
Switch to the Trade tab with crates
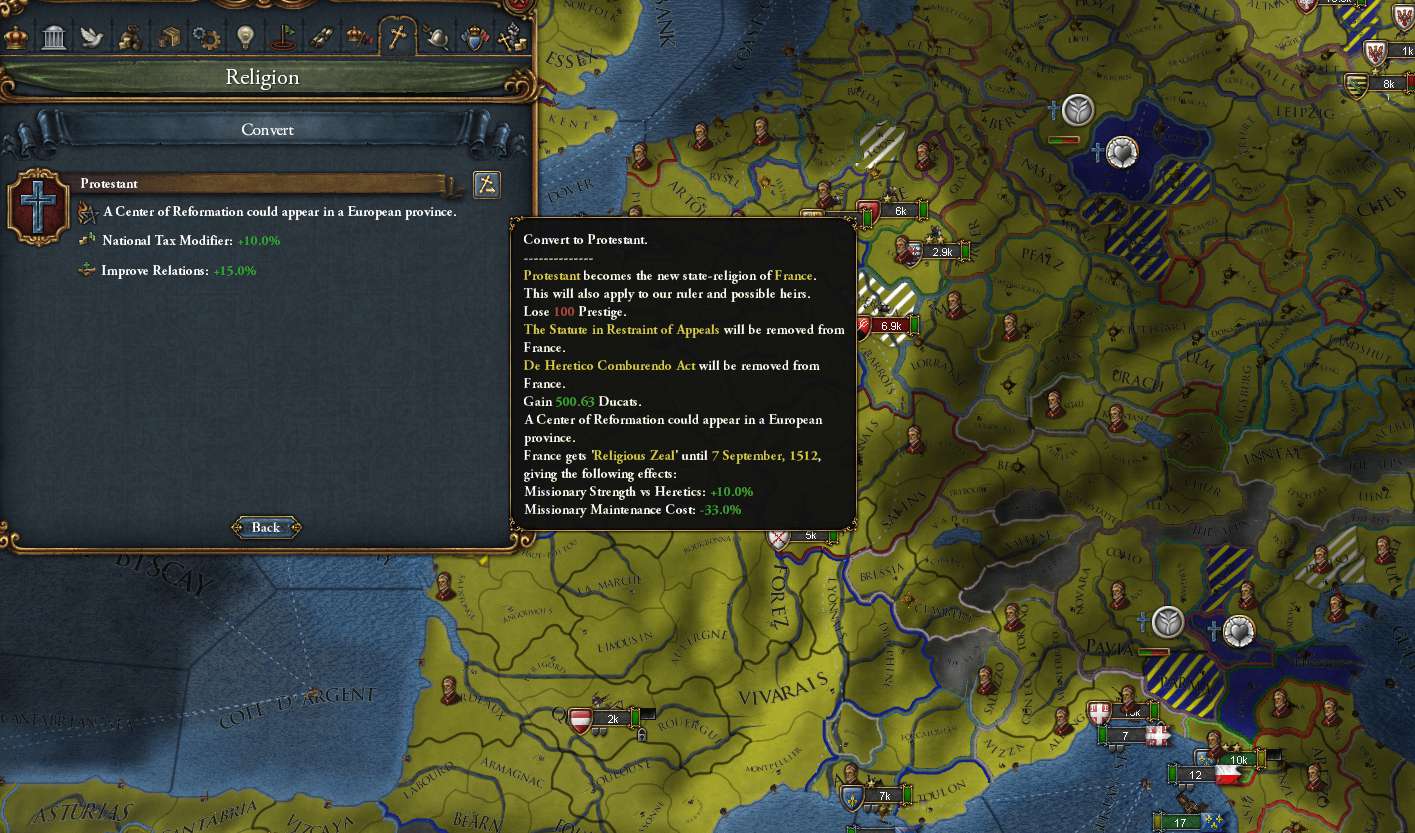(169, 38)
